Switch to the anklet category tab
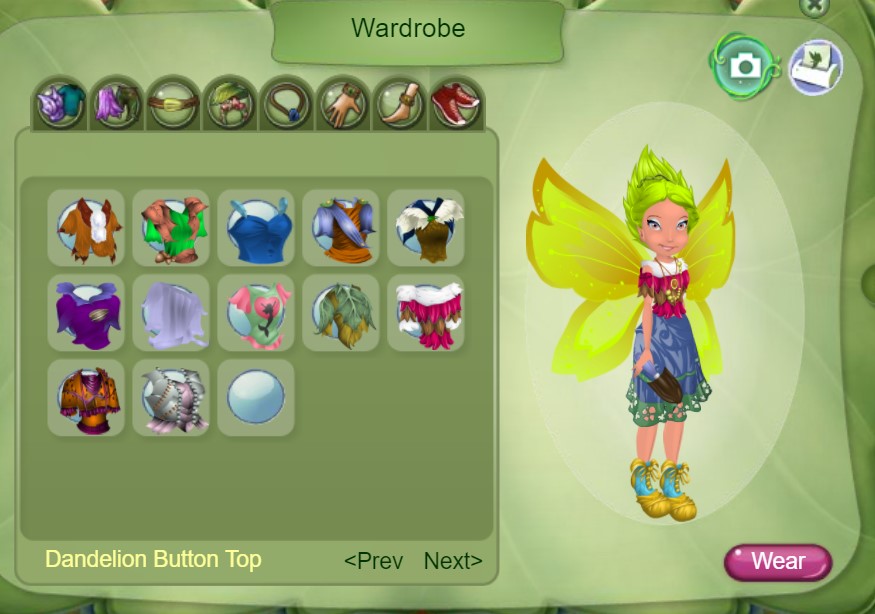This screenshot has width=875, height=614. click(x=400, y=104)
